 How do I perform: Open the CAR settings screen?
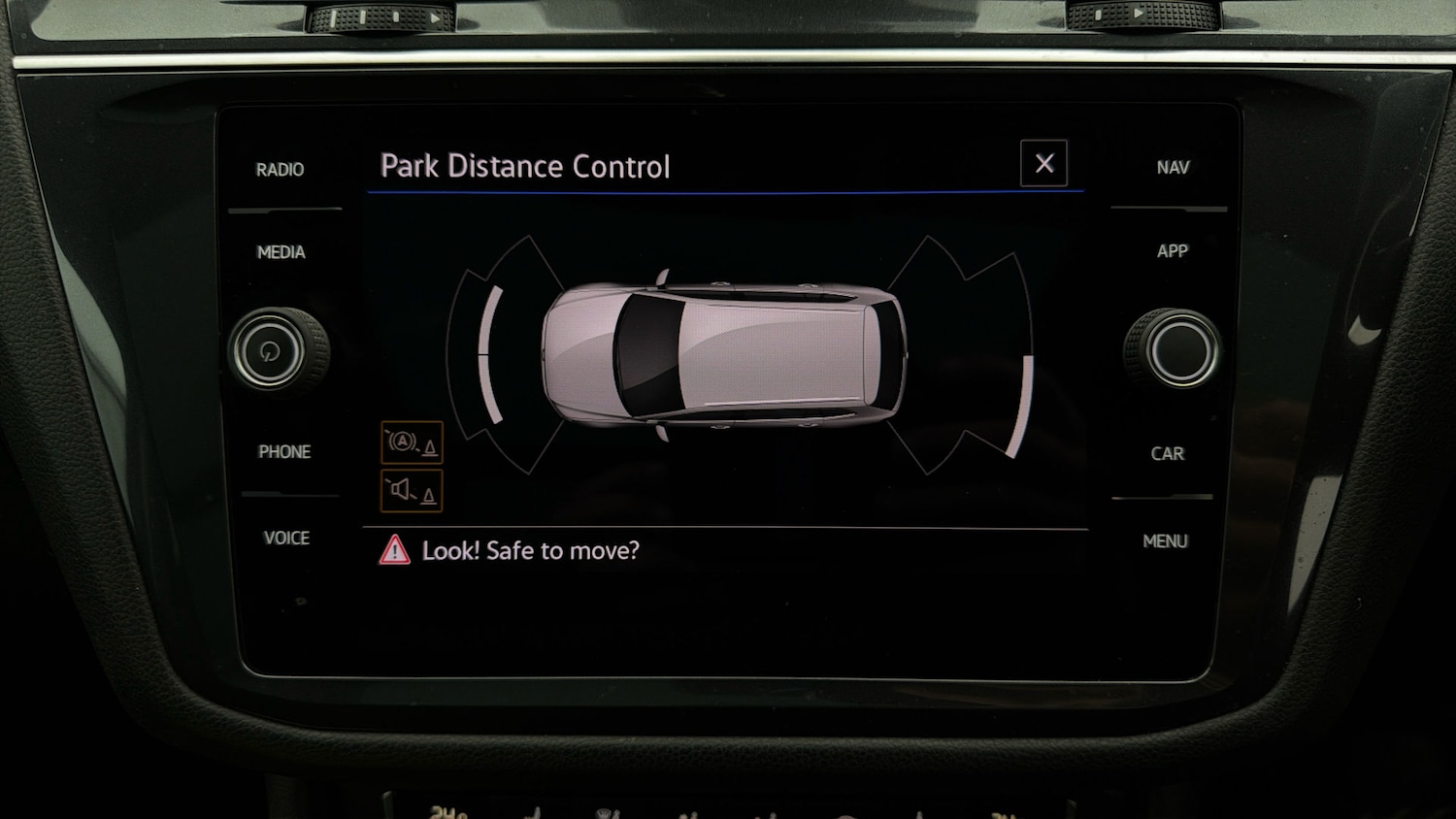click(1167, 453)
